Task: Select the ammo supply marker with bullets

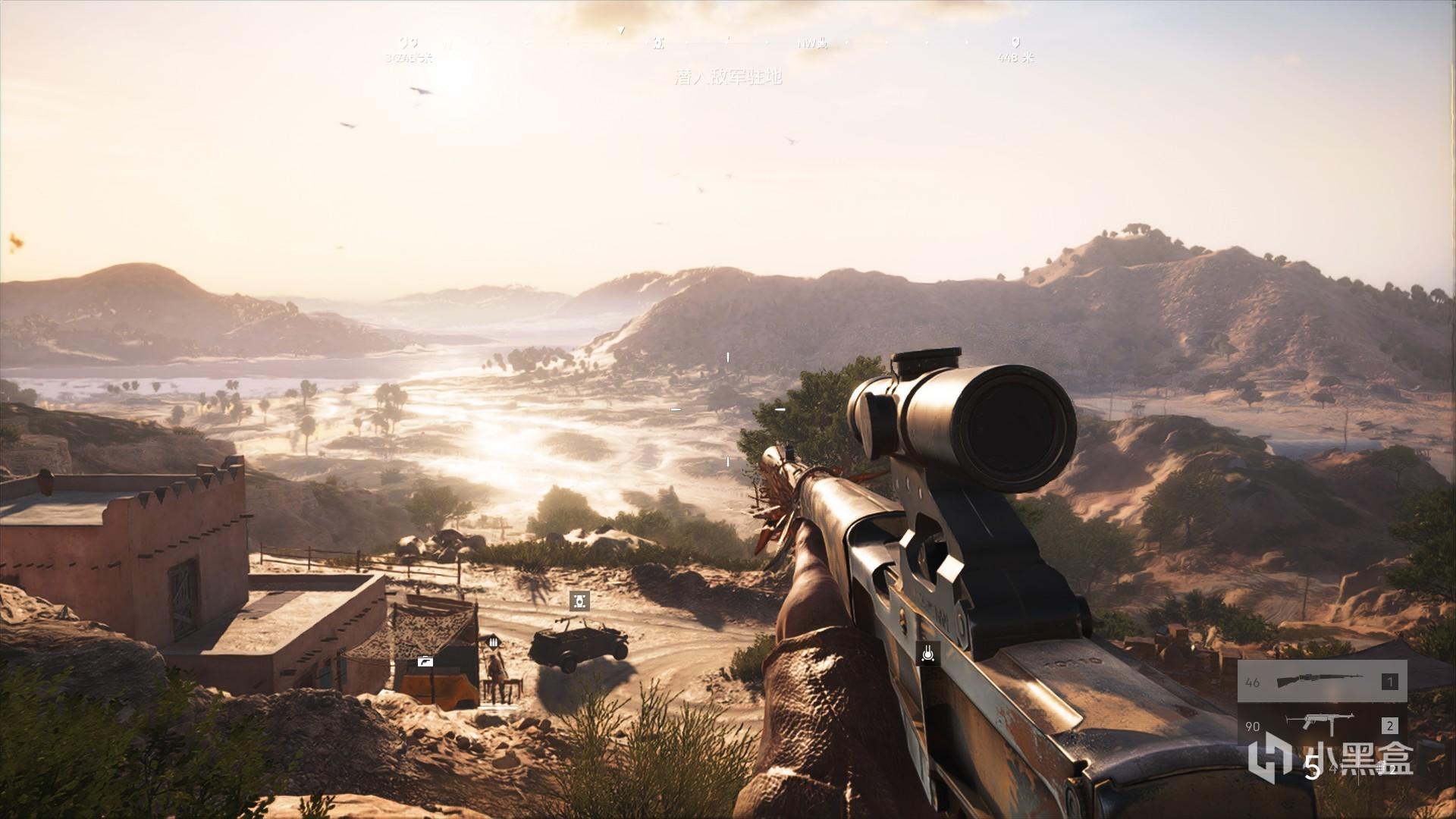Action: pos(494,642)
